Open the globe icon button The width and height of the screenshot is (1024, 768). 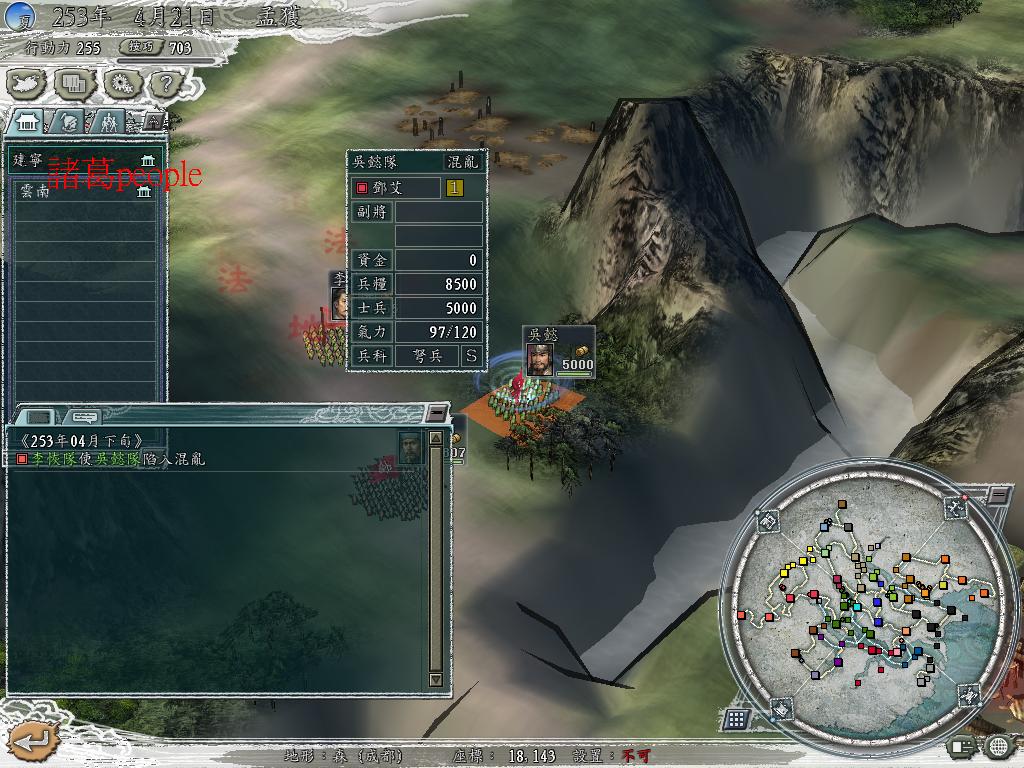click(998, 746)
